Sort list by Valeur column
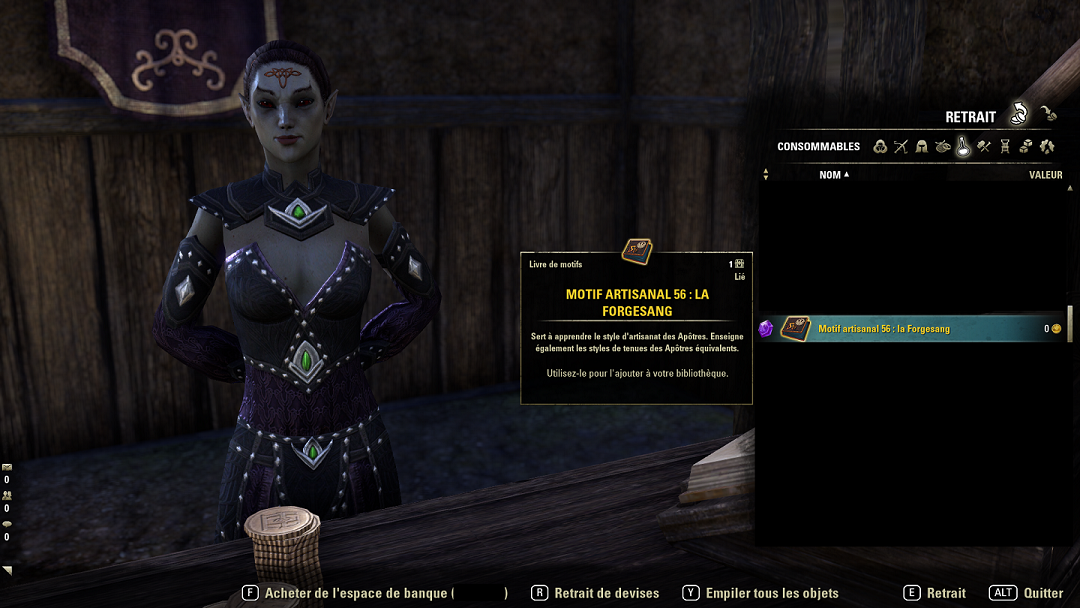Screen dimensions: 1080x608 click(x=1045, y=175)
